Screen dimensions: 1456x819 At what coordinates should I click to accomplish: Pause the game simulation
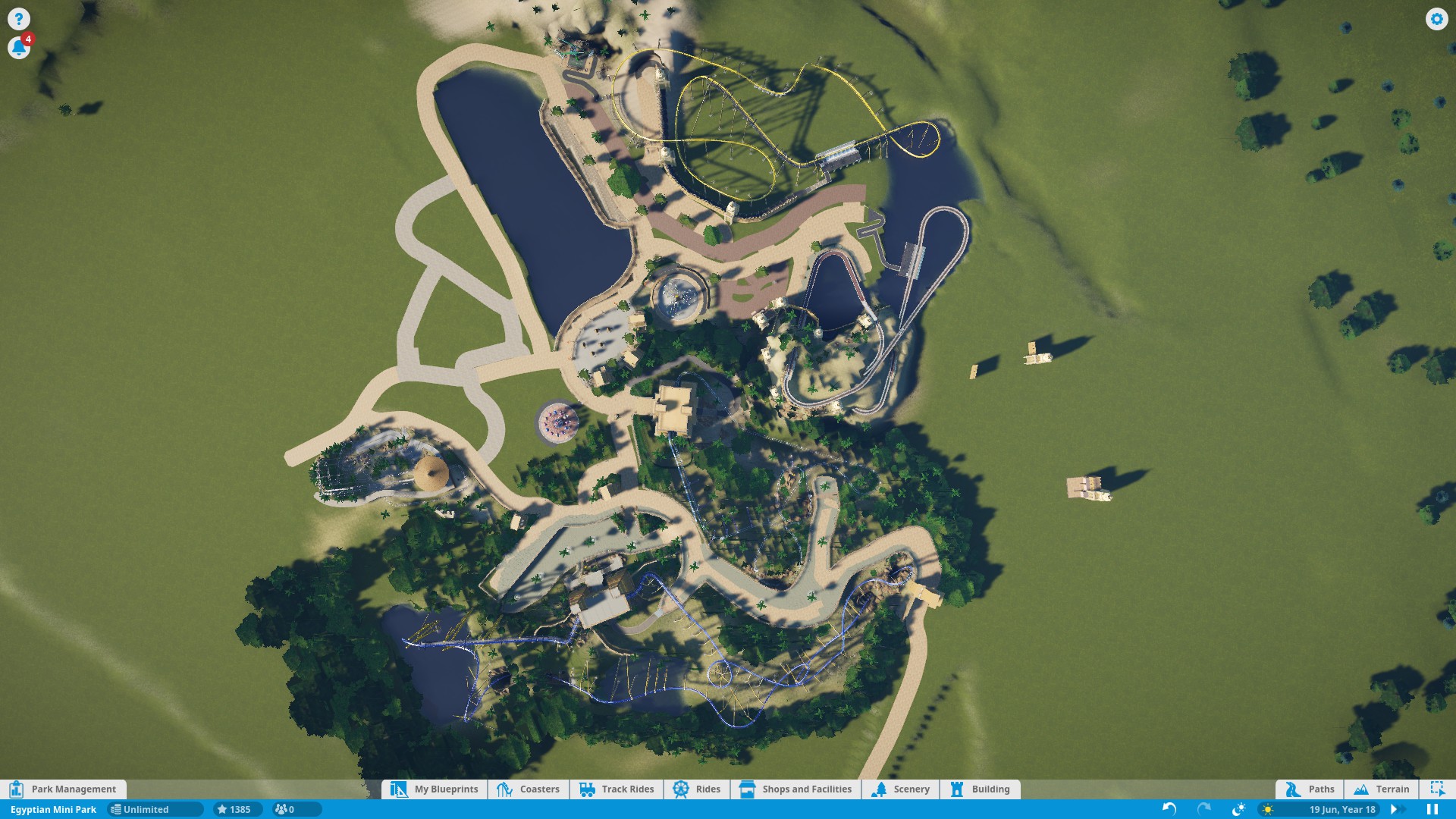click(x=1432, y=810)
